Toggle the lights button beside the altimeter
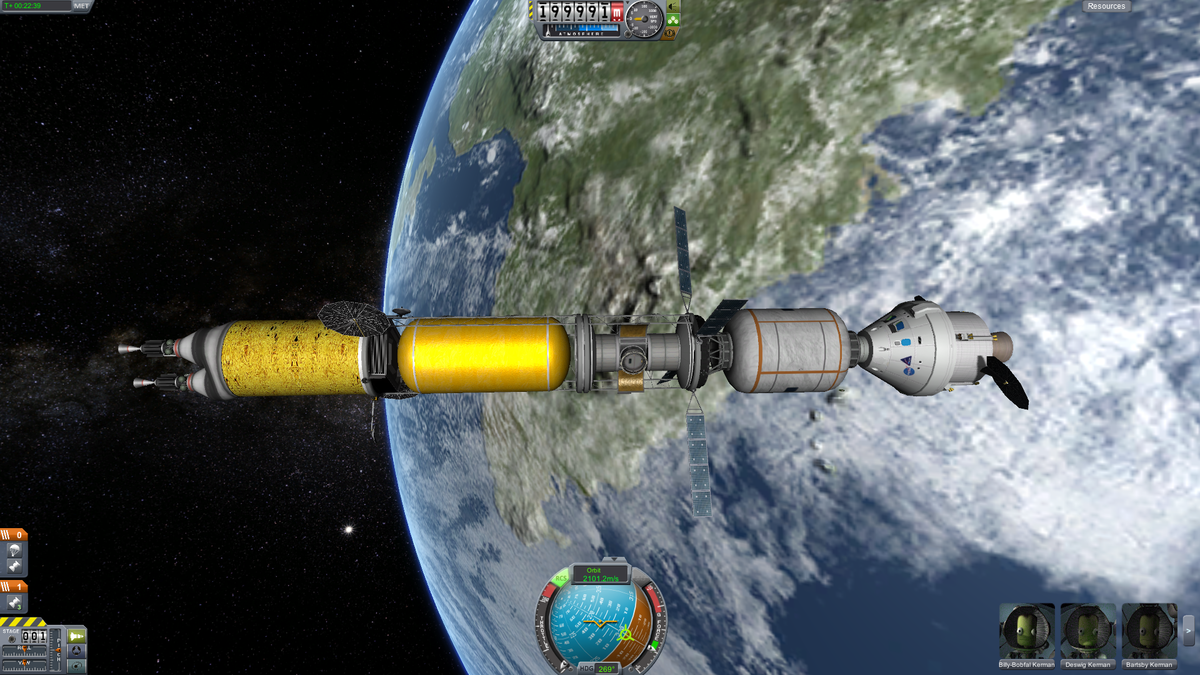Image resolution: width=1200 pixels, height=675 pixels. click(x=674, y=7)
